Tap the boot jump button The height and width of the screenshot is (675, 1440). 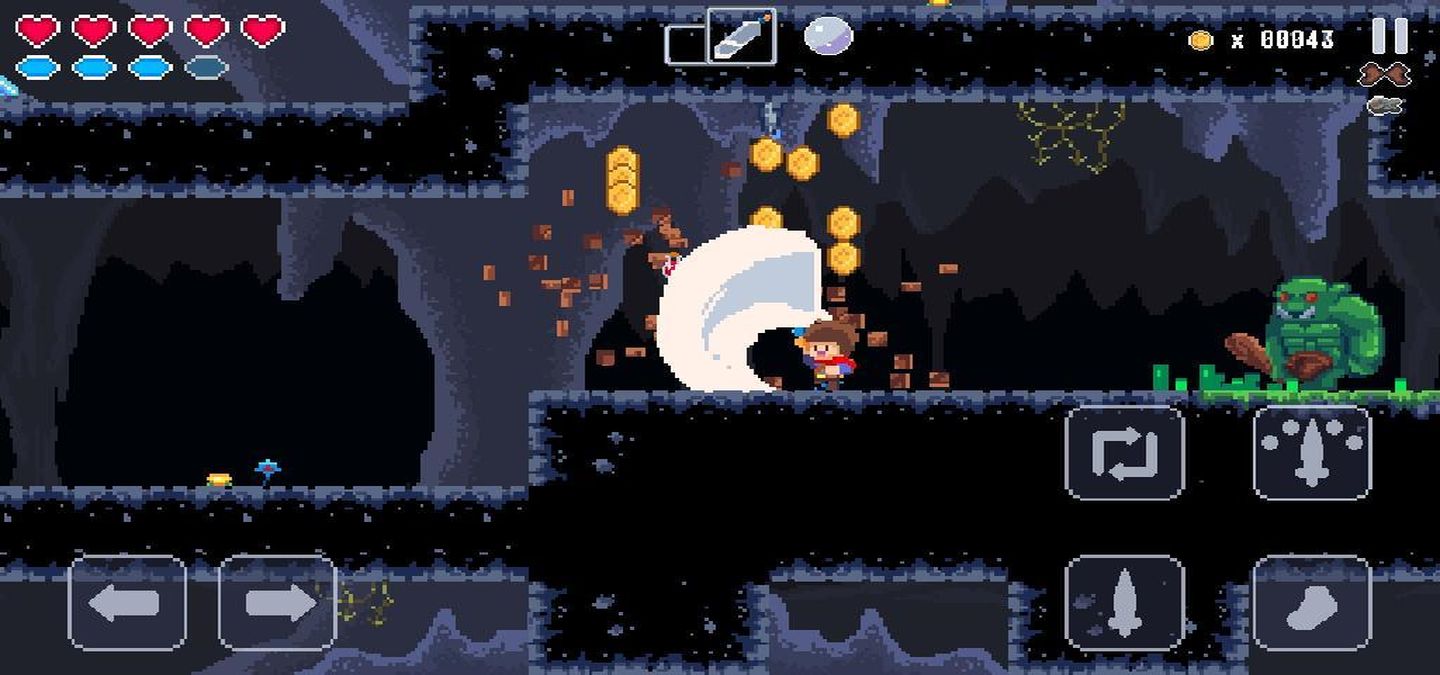click(x=1312, y=603)
